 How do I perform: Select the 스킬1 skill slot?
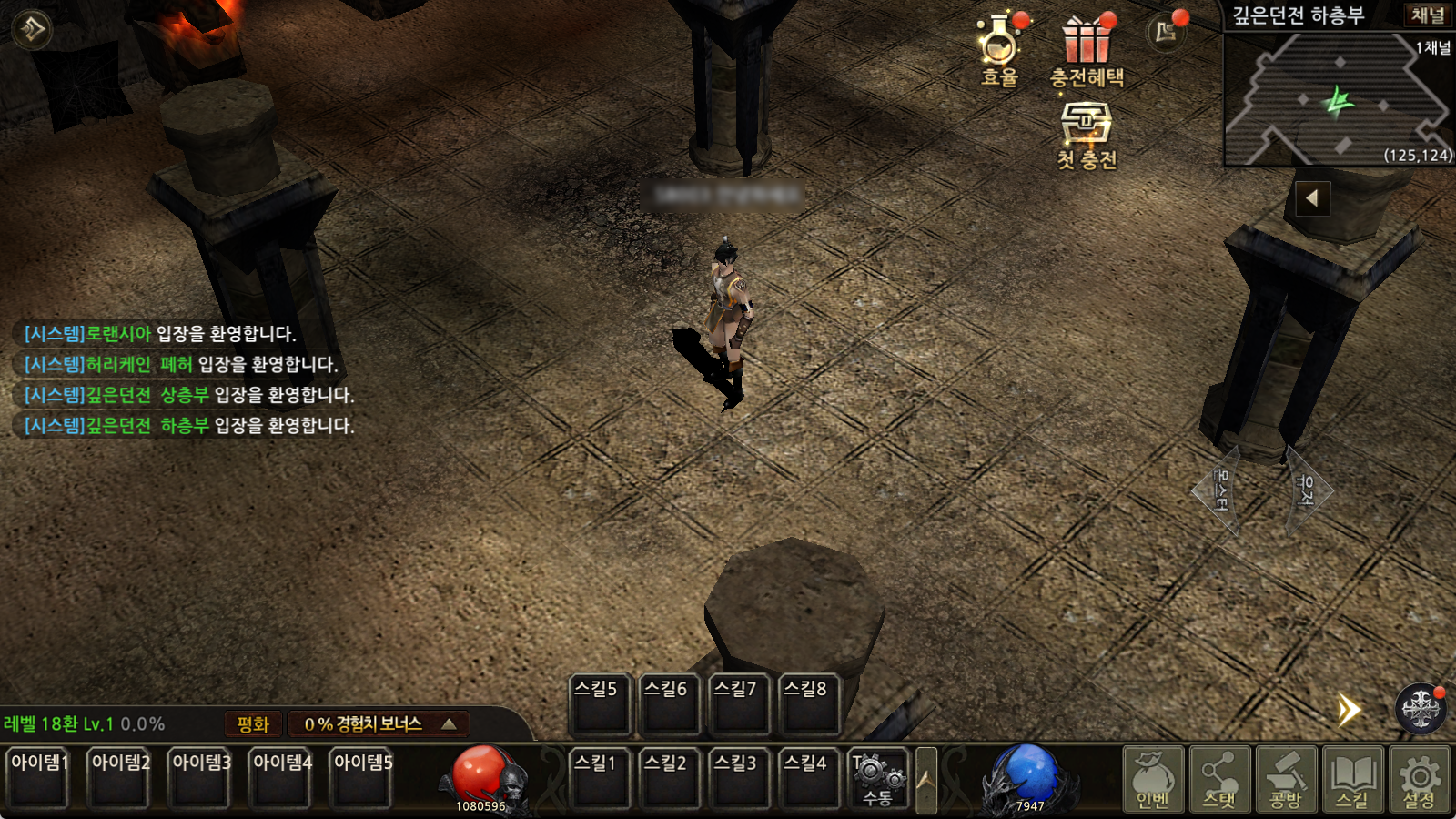pos(596,779)
